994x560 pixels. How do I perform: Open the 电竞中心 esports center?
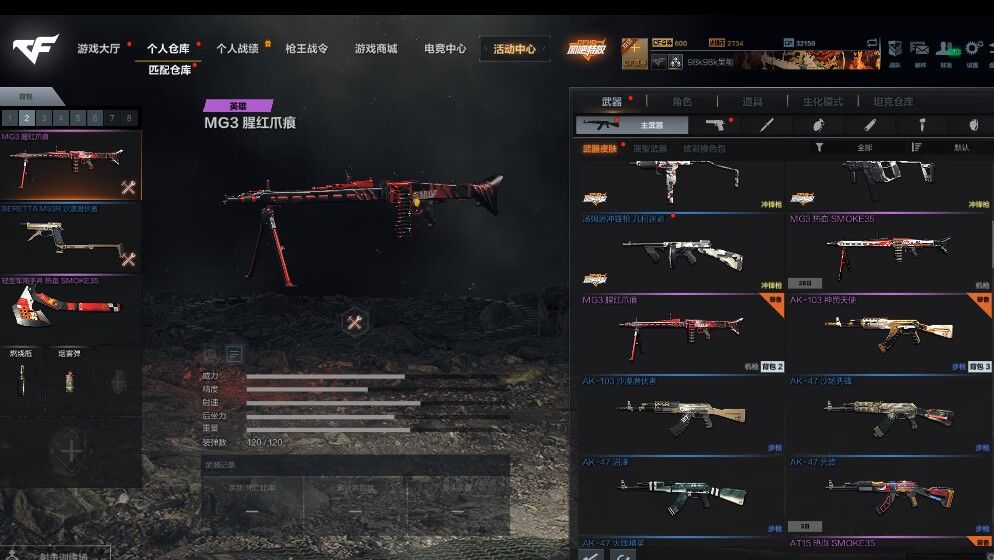[x=444, y=48]
